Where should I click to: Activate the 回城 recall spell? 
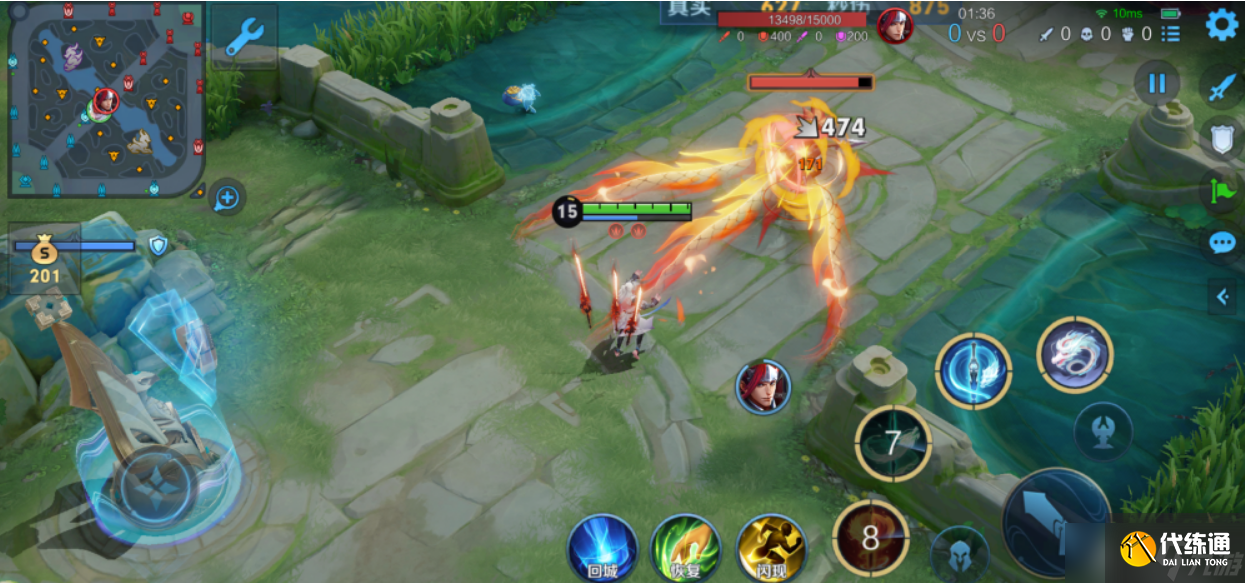click(x=602, y=548)
